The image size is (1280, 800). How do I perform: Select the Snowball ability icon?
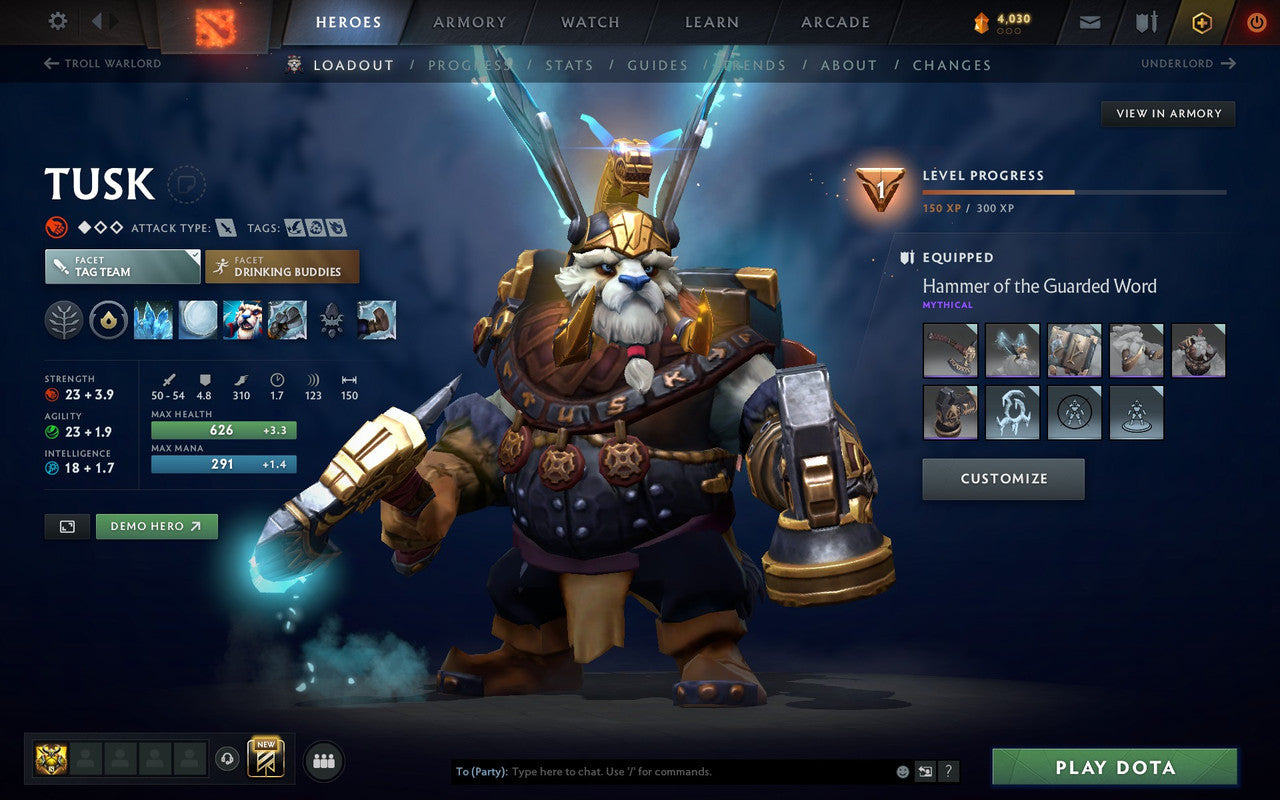point(197,320)
